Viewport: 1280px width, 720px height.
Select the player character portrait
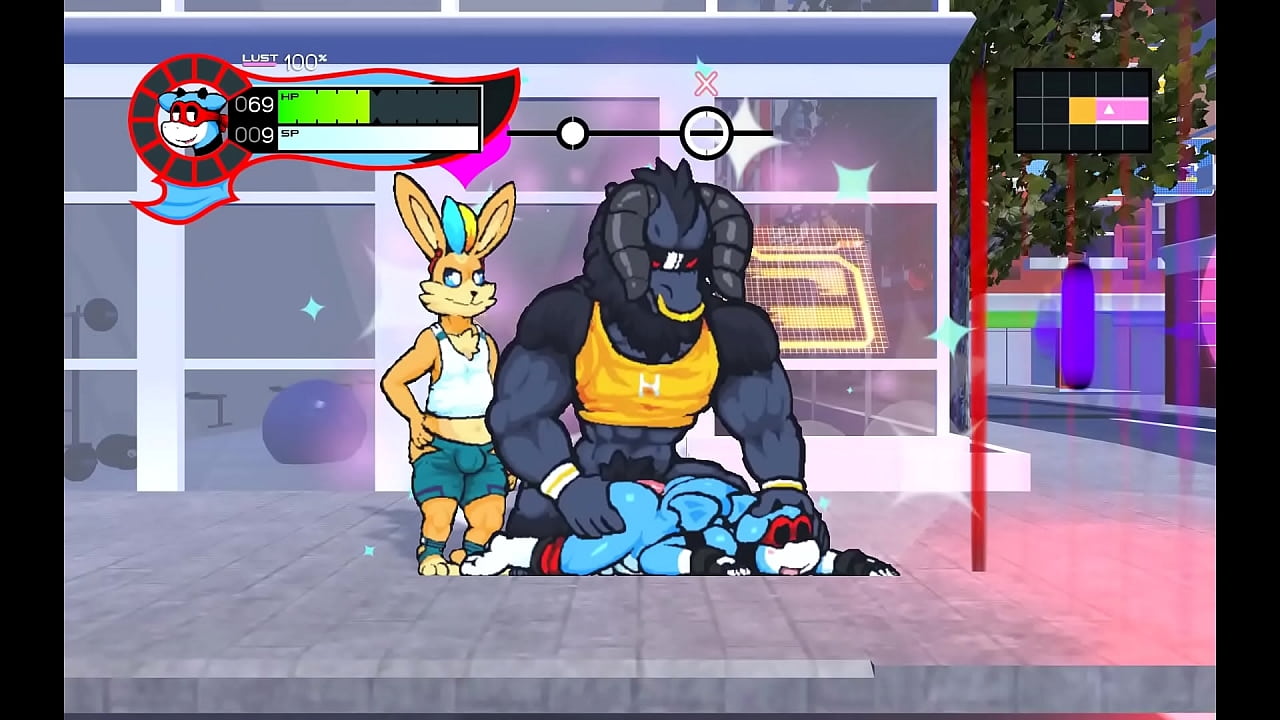(x=193, y=119)
